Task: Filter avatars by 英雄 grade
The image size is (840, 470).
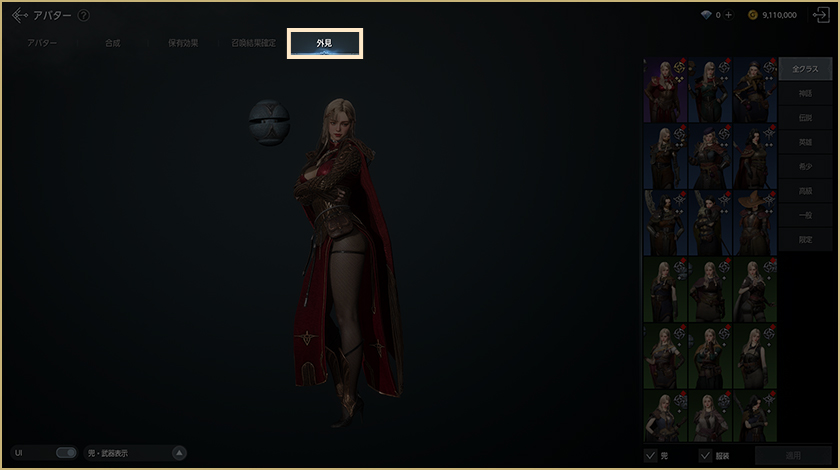Action: click(x=804, y=142)
